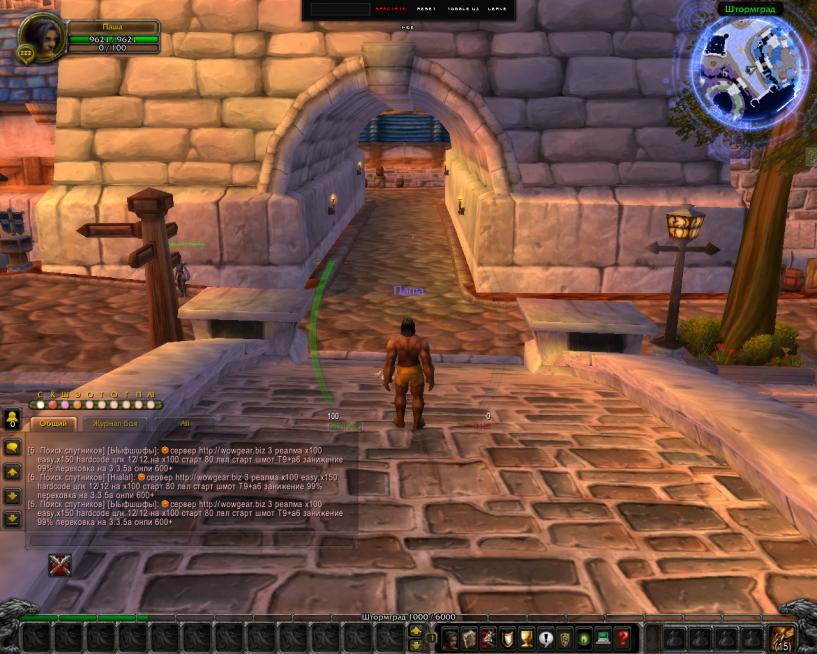Switch to the Общий chat tab
Viewport: 817px width, 654px height.
click(55, 424)
